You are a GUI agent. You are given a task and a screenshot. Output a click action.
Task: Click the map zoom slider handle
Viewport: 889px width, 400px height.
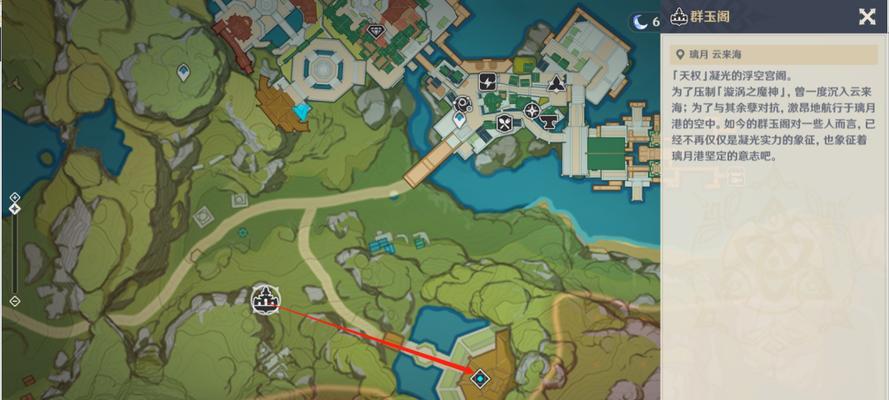pos(14,209)
